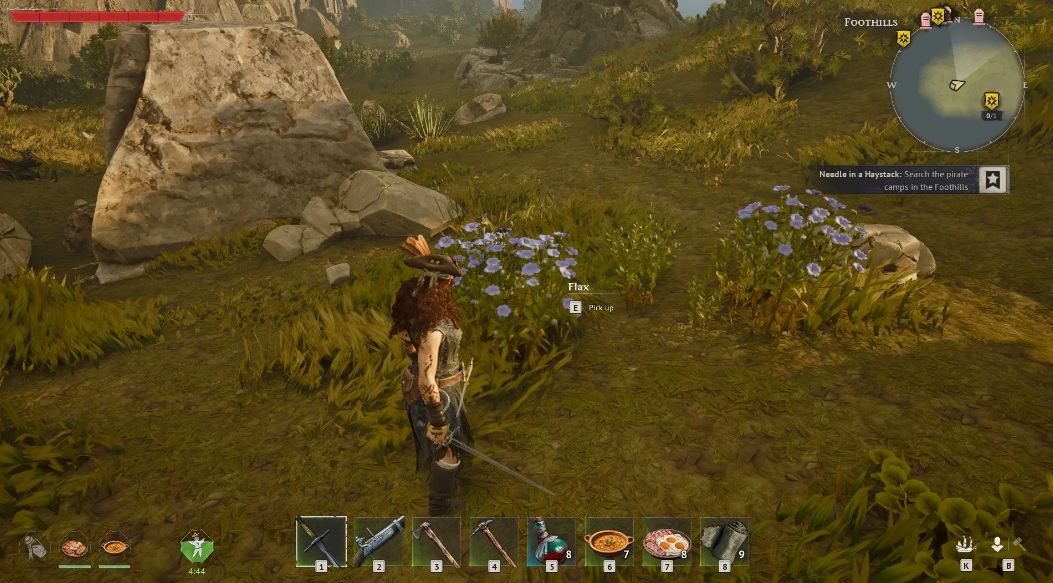The width and height of the screenshot is (1053, 583).
Task: Pick the cloth bandage roll in the hotbar
Action: click(723, 541)
